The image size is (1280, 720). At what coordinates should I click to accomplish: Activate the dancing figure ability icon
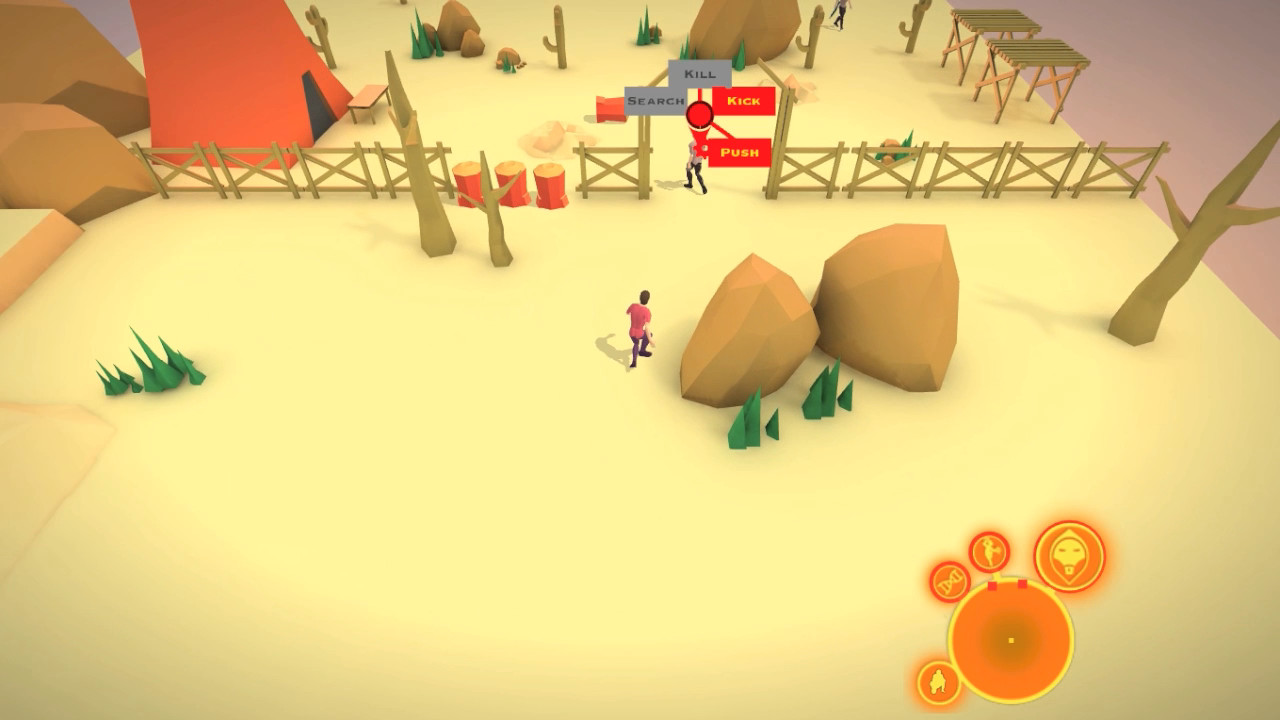tap(987, 552)
